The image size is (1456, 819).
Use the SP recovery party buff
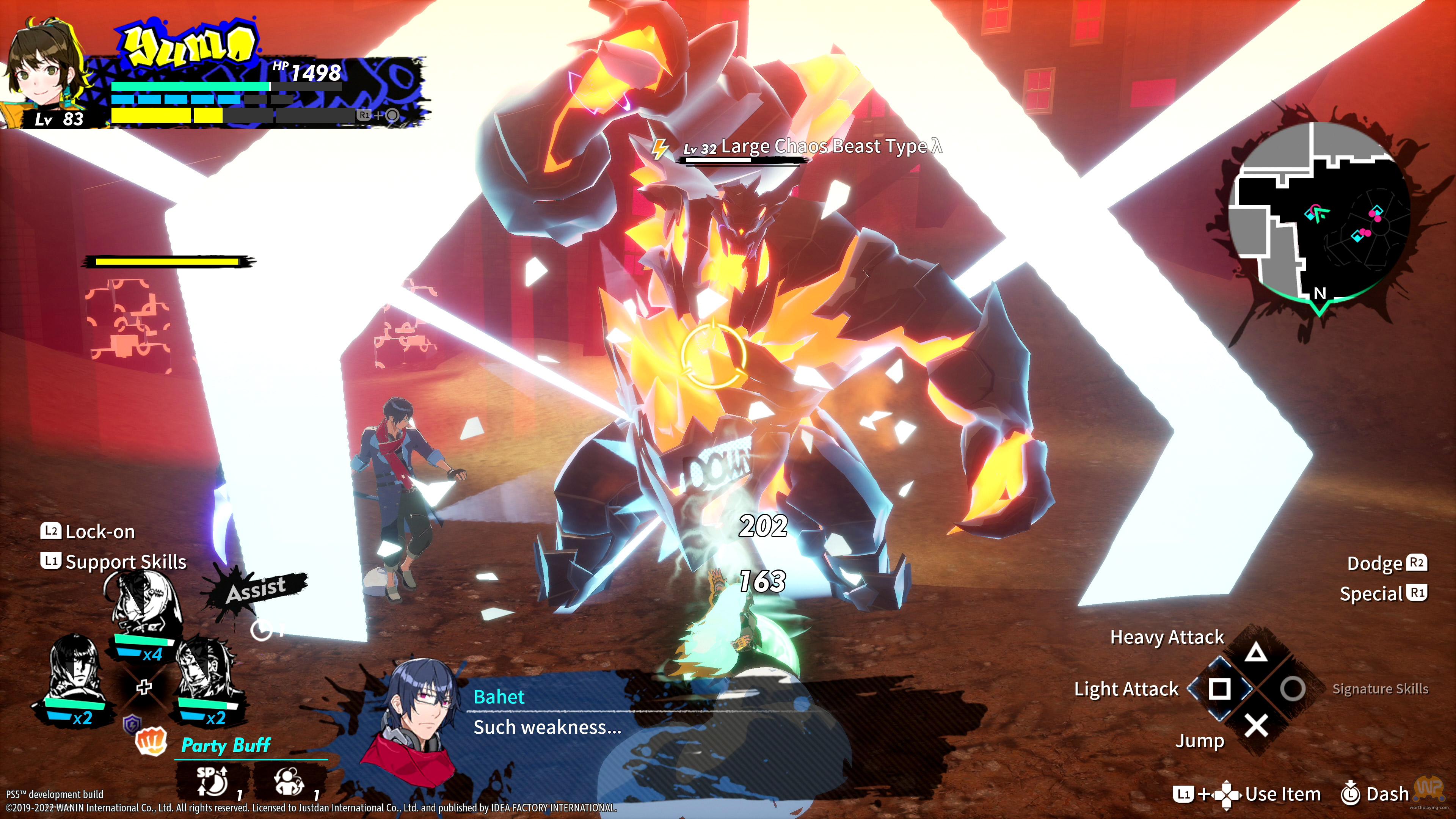click(x=212, y=782)
